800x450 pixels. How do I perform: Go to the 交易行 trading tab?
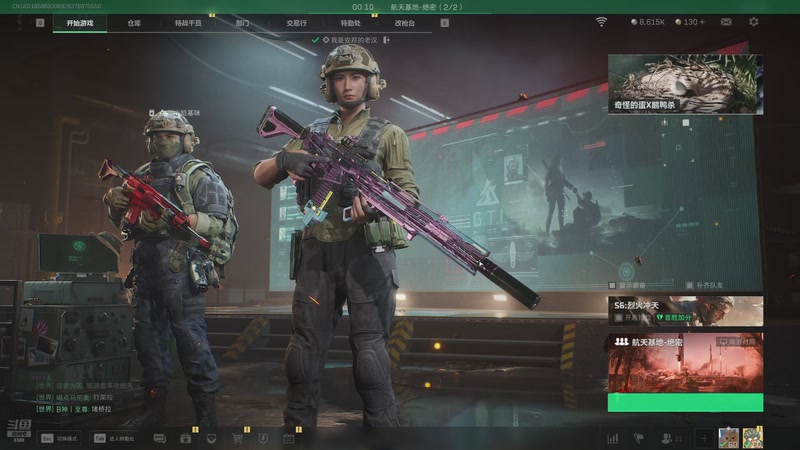pos(296,22)
